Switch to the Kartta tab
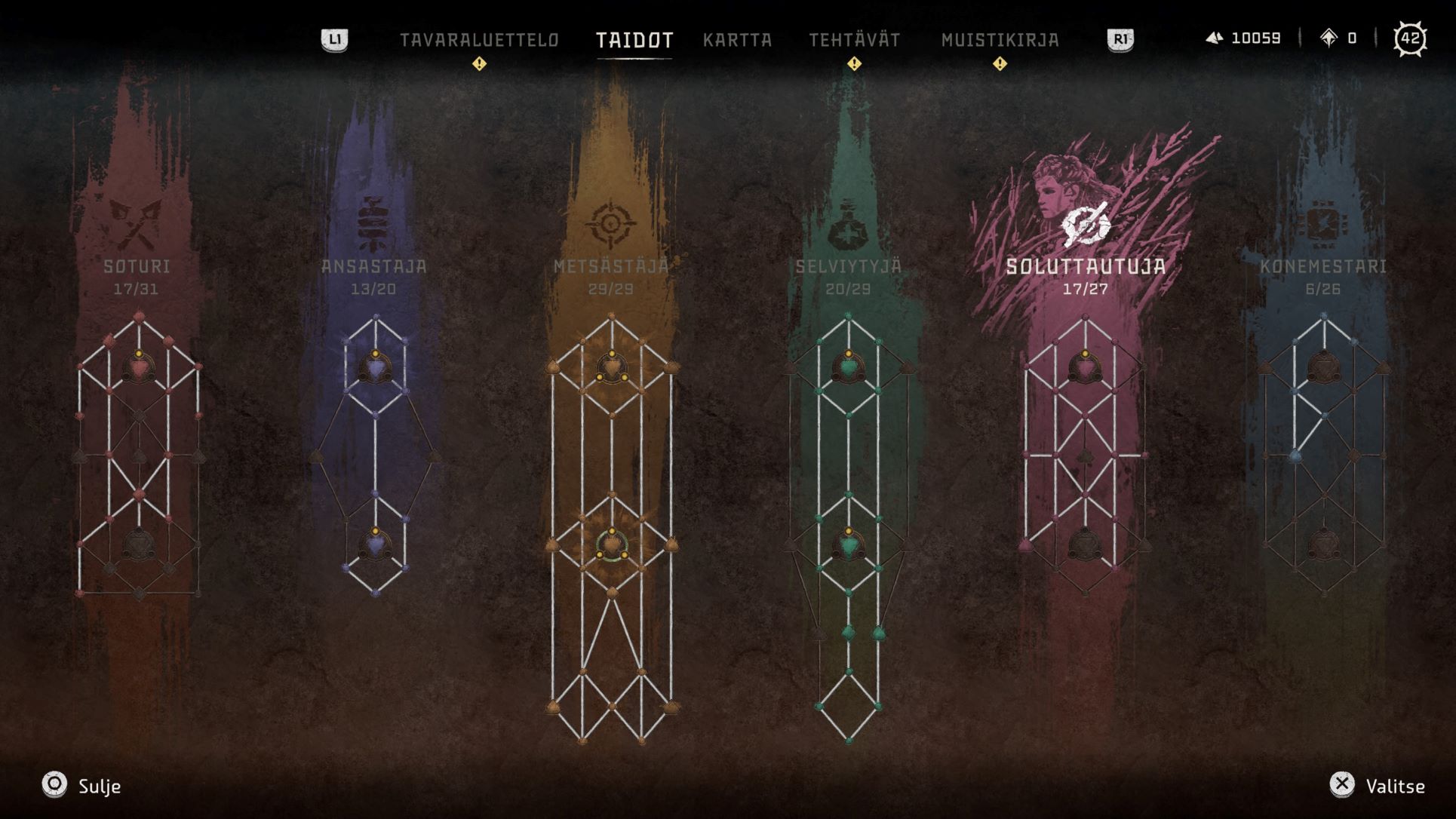The height and width of the screenshot is (819, 1456). (x=737, y=40)
